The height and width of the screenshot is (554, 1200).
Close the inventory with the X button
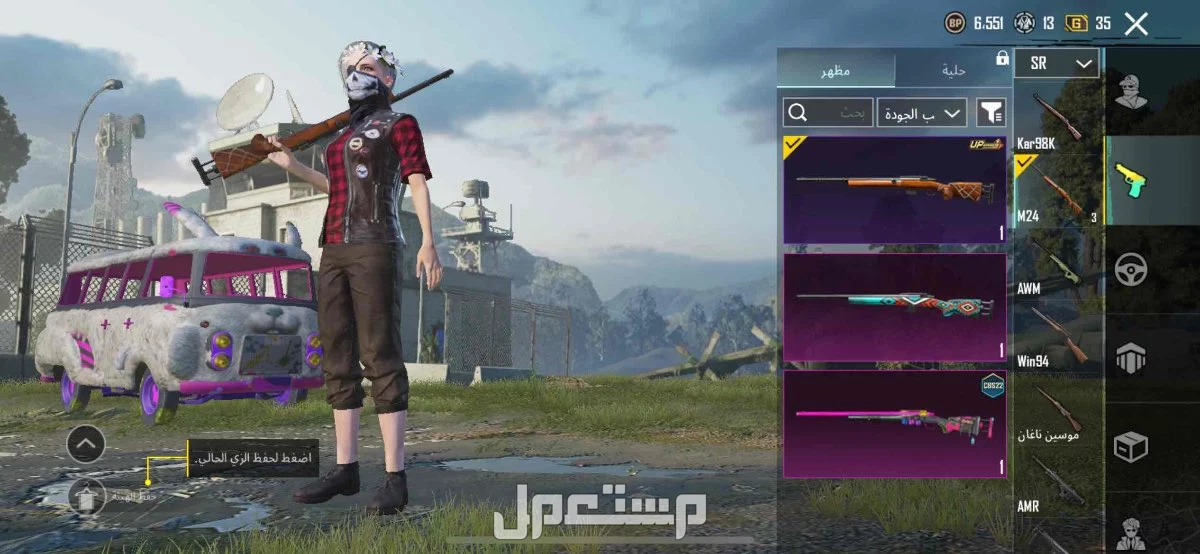pyautogui.click(x=1136, y=24)
